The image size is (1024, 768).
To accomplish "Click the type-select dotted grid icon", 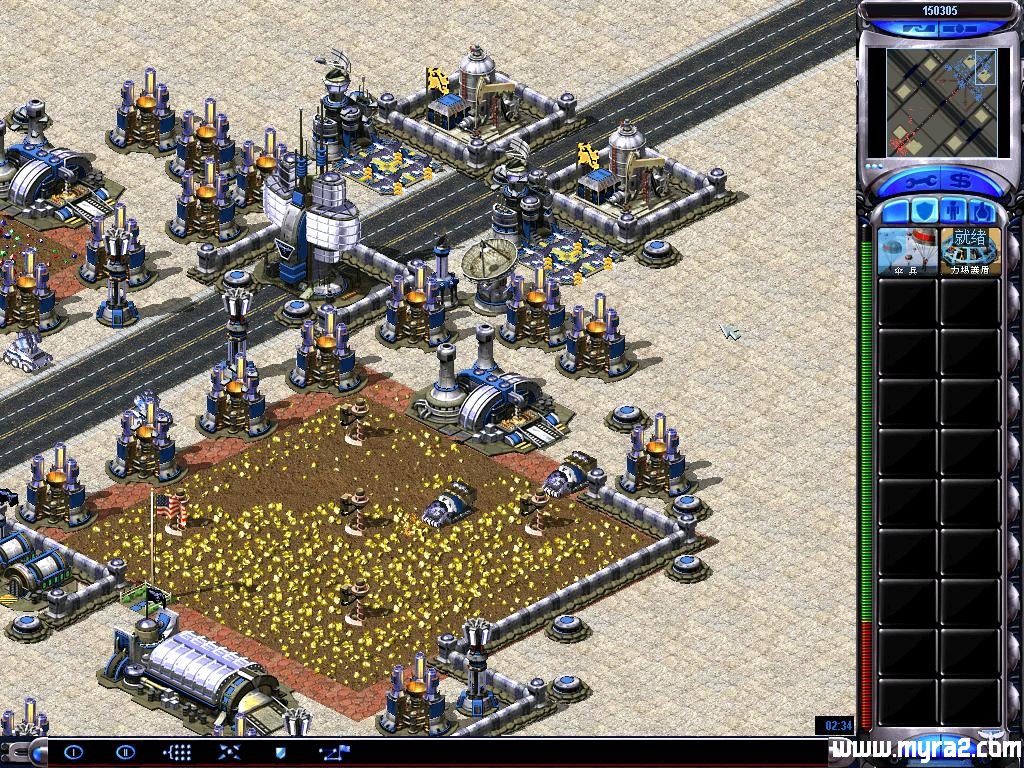I will [x=177, y=752].
